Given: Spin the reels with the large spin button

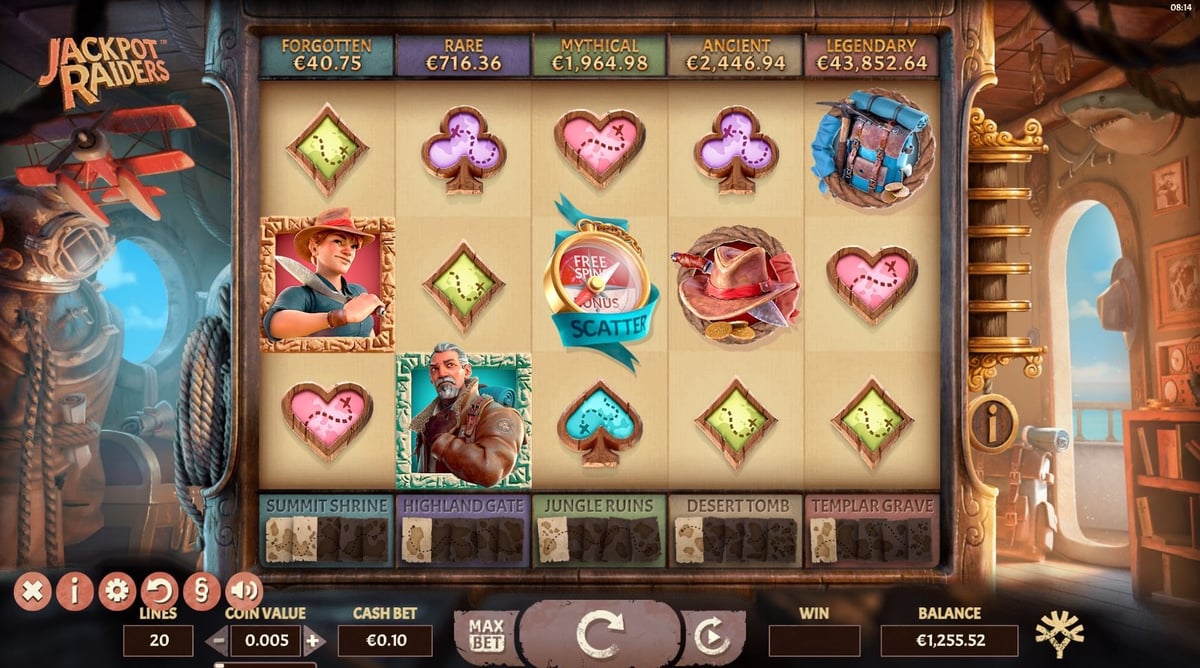Looking at the screenshot, I should (x=600, y=634).
